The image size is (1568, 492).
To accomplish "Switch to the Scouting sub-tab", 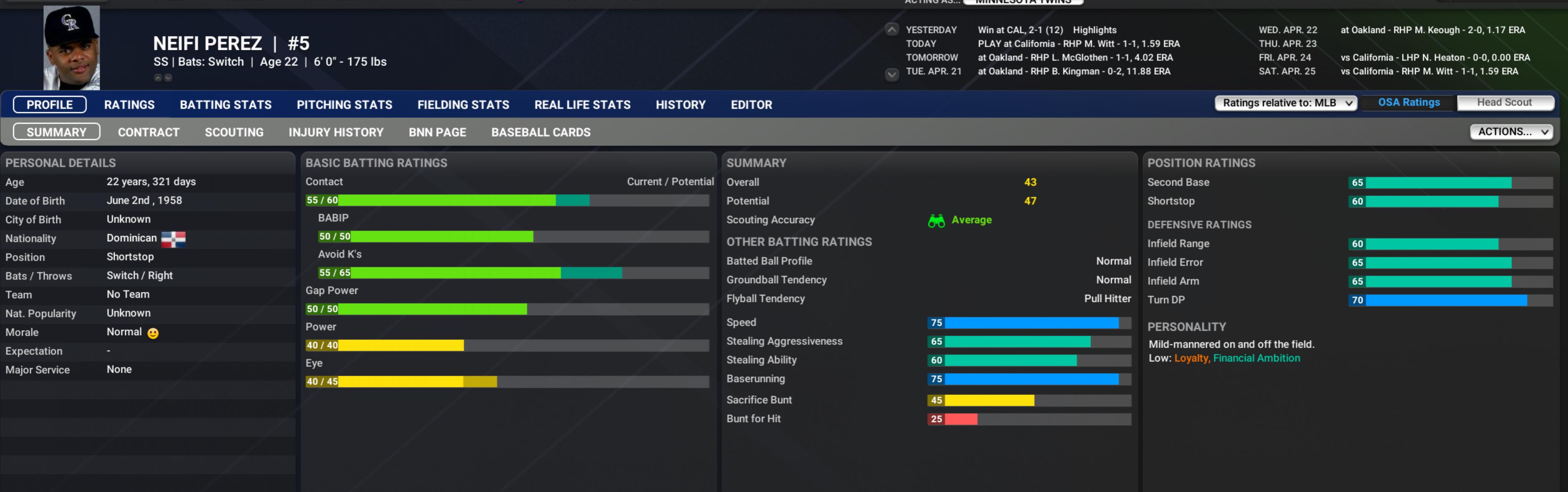I will click(234, 132).
